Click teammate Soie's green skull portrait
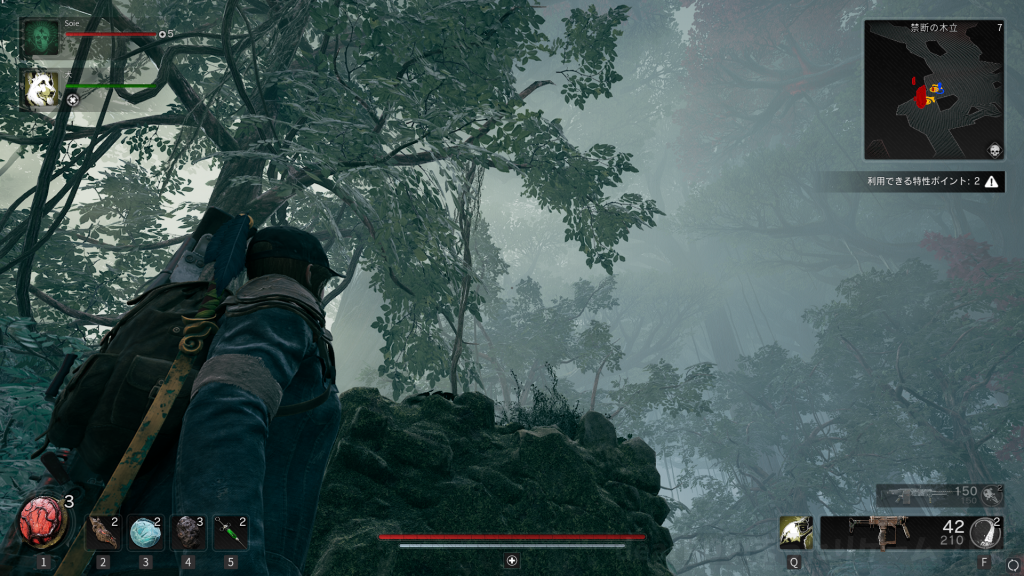Screen dimensions: 1024x576 [x=41, y=37]
